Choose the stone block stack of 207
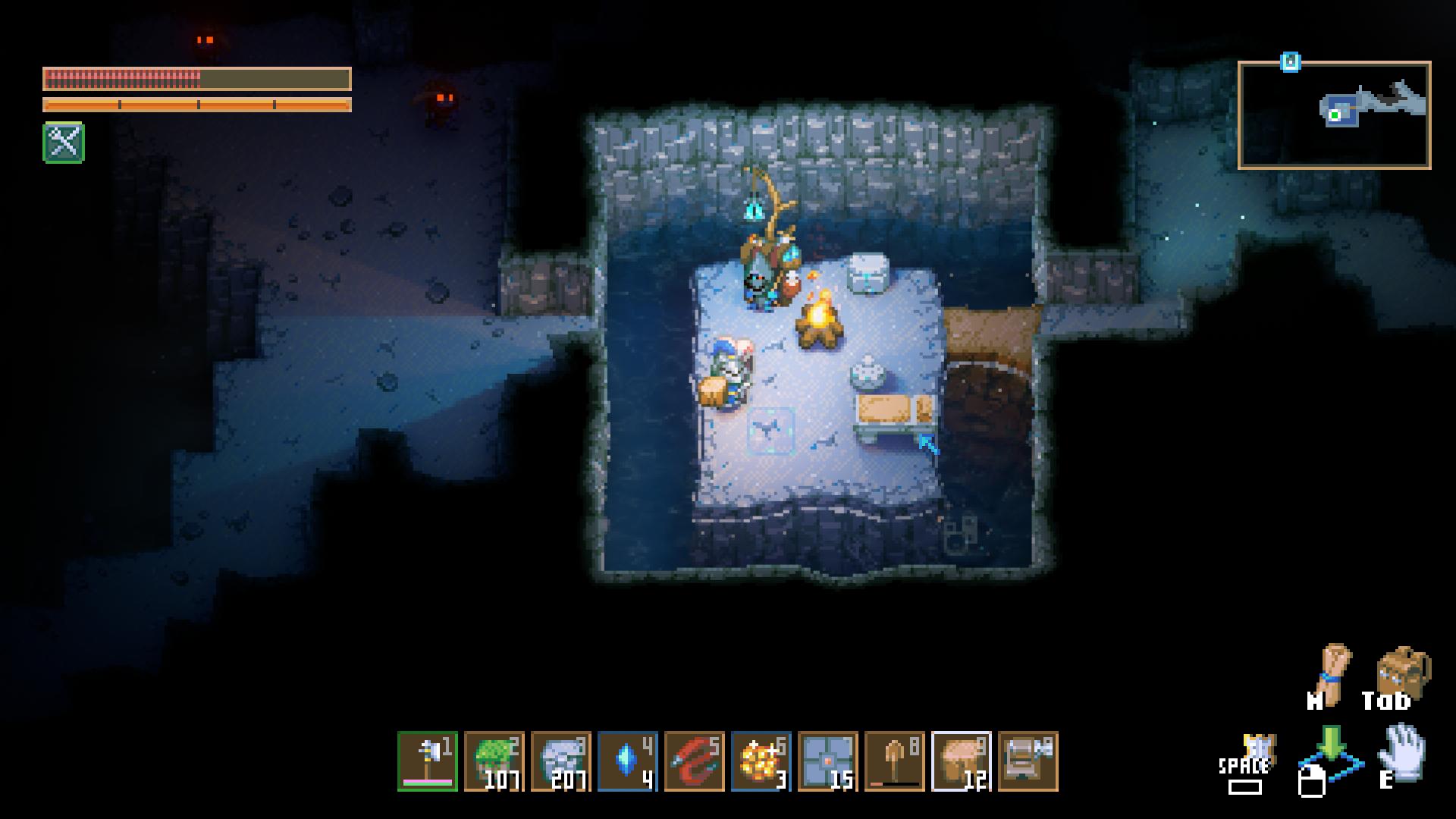 pos(561,761)
